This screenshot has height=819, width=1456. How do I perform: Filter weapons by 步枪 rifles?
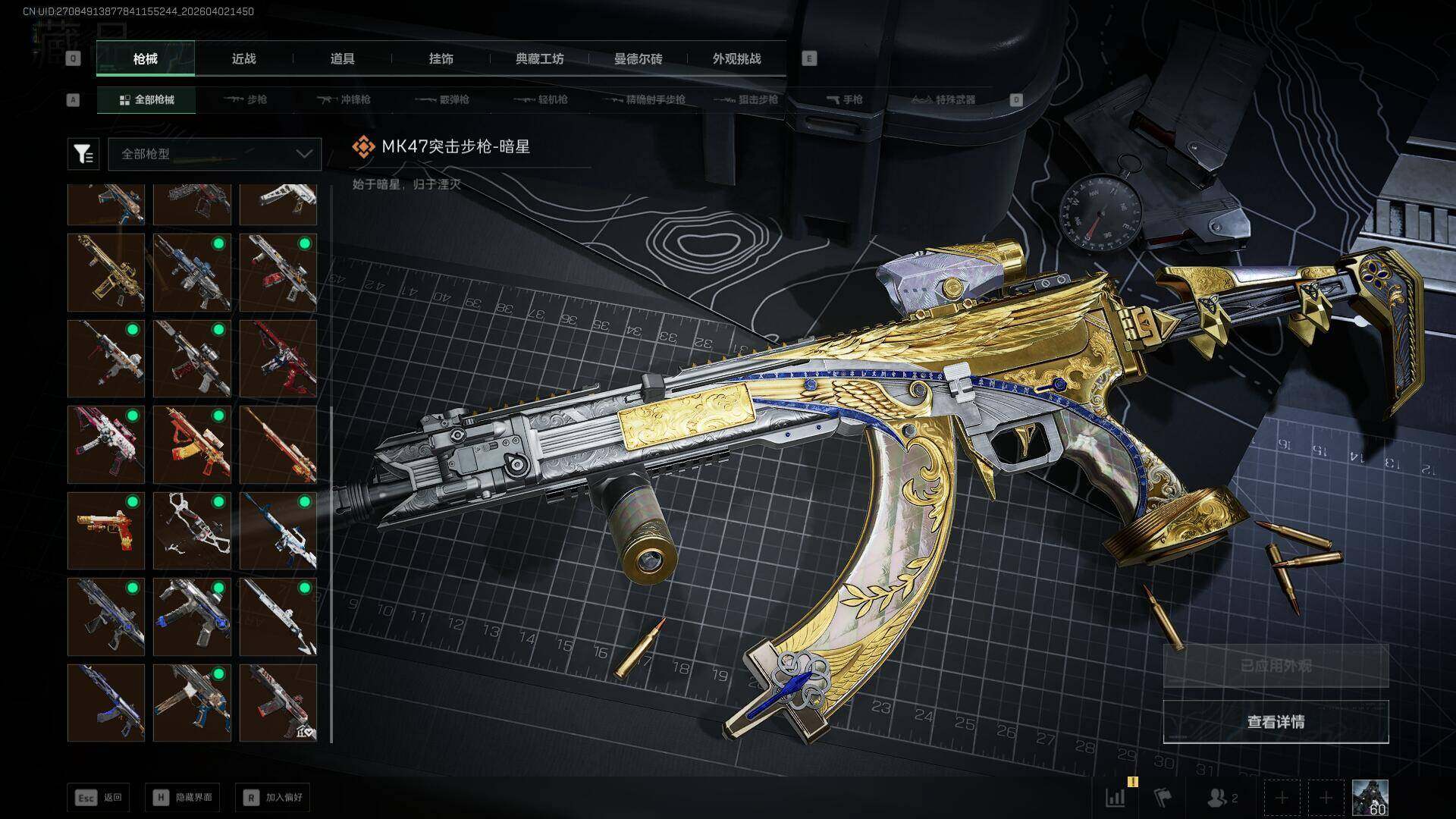point(246,99)
